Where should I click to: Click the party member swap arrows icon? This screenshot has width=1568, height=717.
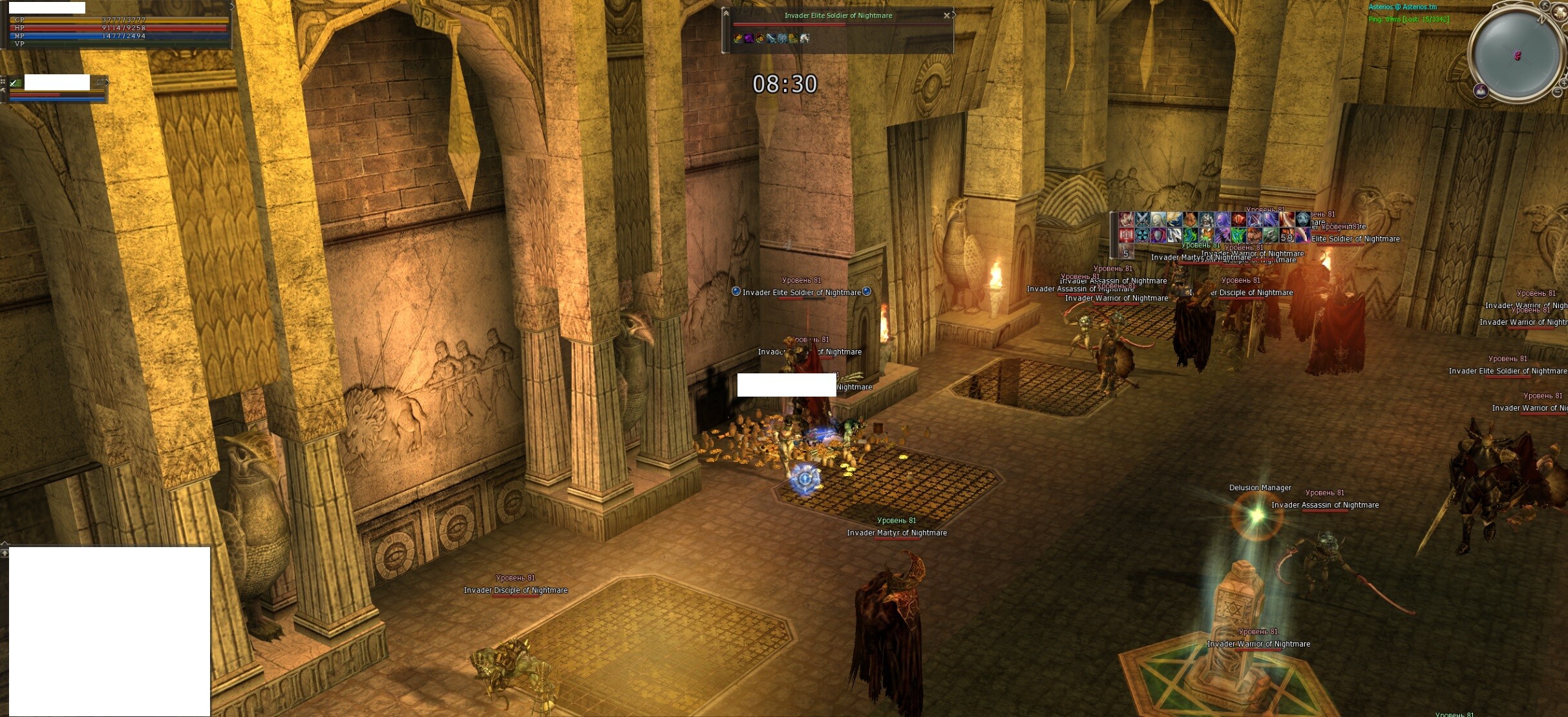pyautogui.click(x=100, y=83)
